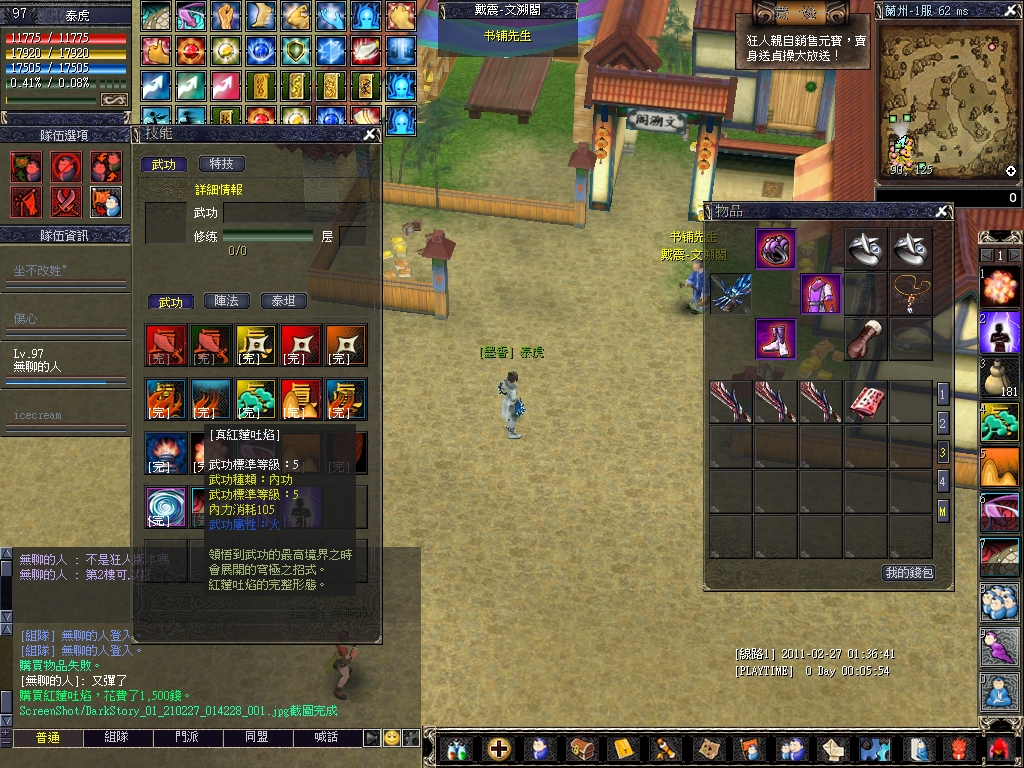Open 我的錢包 wallet button
This screenshot has height=768, width=1024.
(x=908, y=573)
